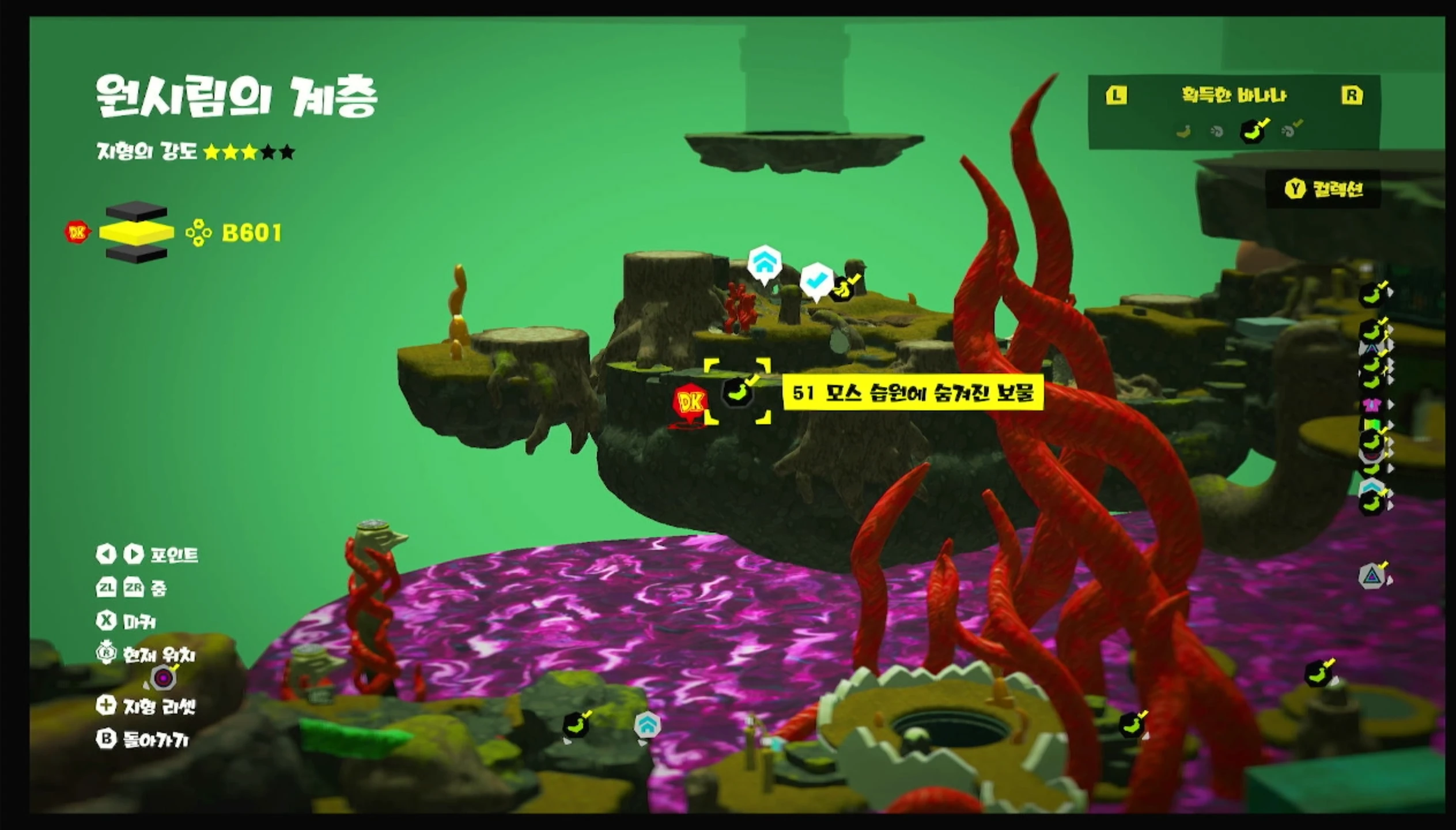The width and height of the screenshot is (1456, 830).
Task: Select the banana marker labeled 51 모스 습원에 숨겨진 보물
Action: coord(738,392)
